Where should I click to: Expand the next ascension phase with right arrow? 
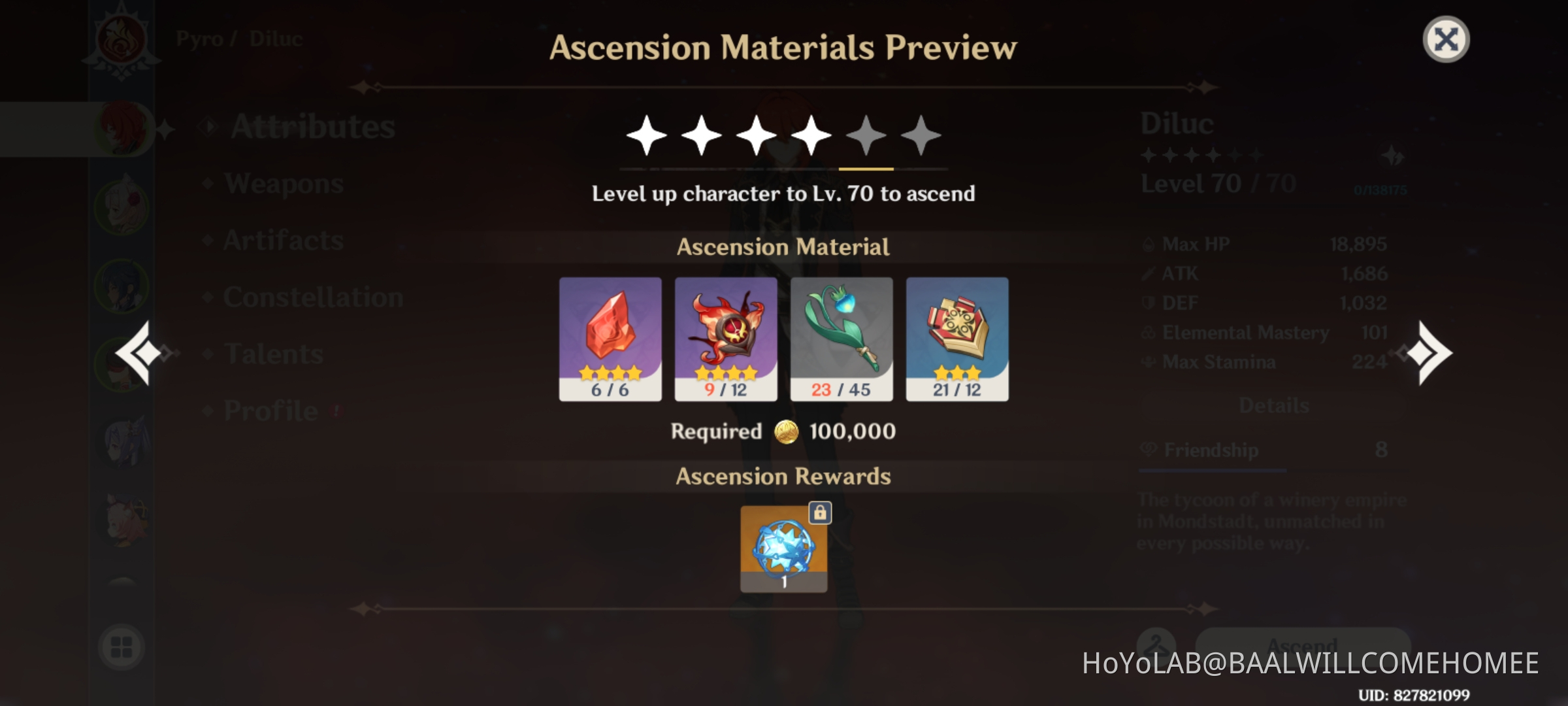pyautogui.click(x=1431, y=353)
